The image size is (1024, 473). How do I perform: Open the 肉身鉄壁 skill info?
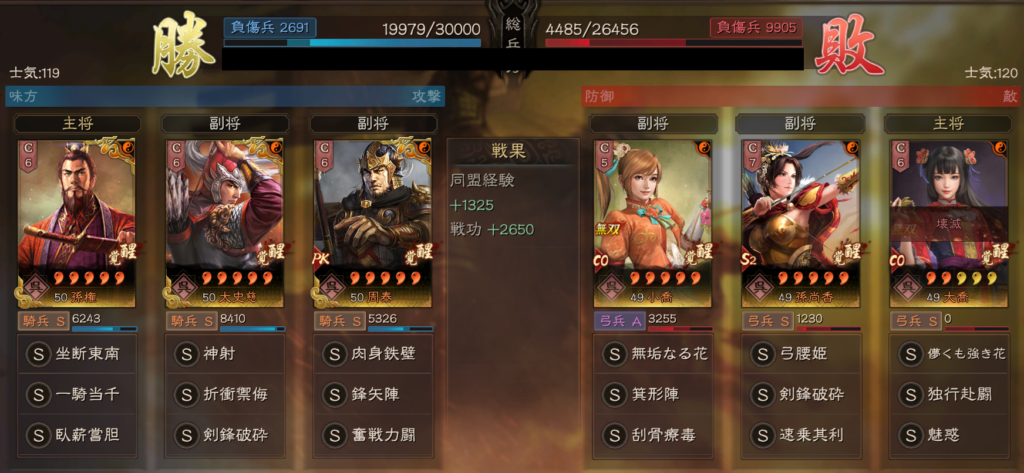click(372, 353)
